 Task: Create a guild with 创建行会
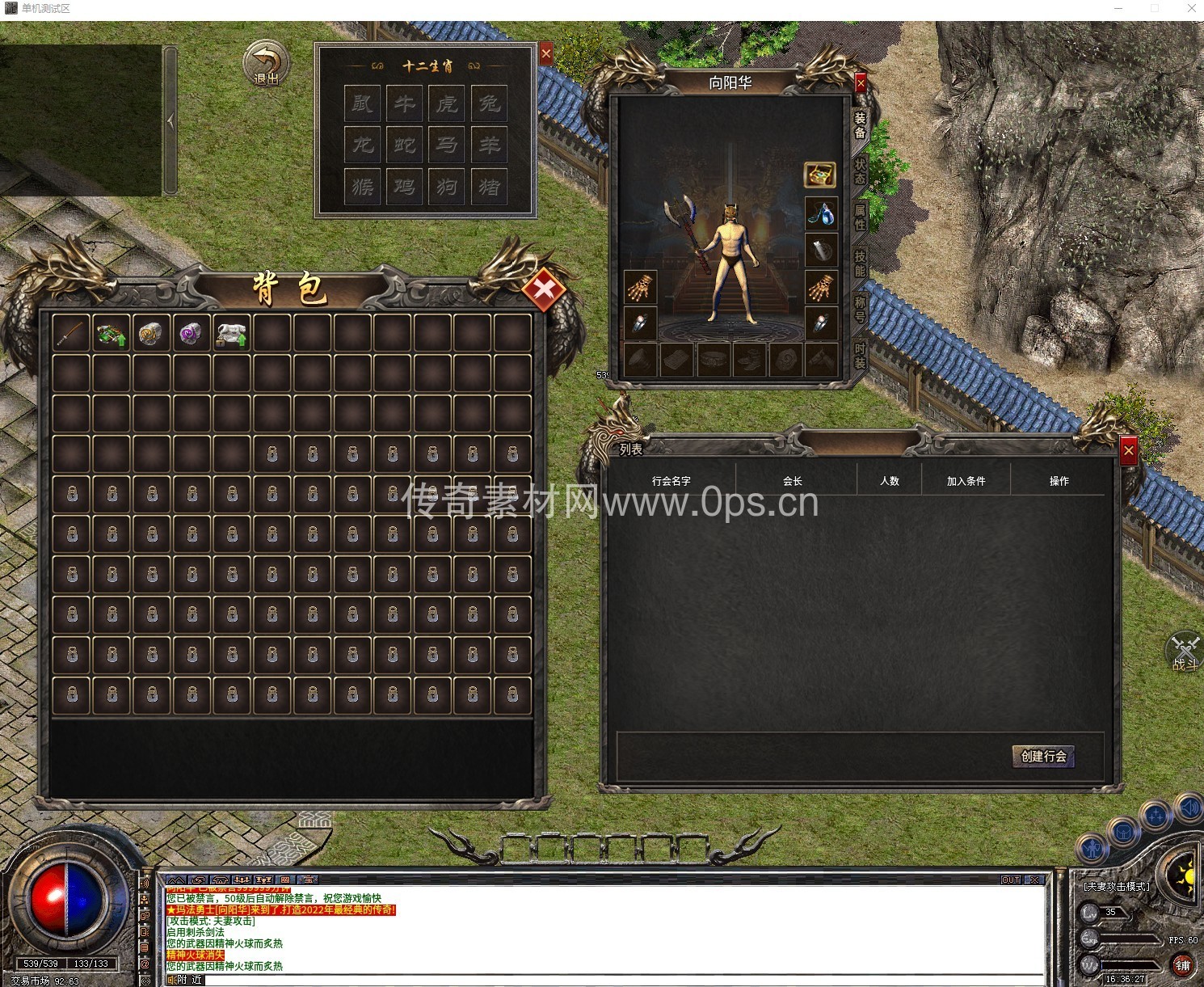coord(1043,757)
